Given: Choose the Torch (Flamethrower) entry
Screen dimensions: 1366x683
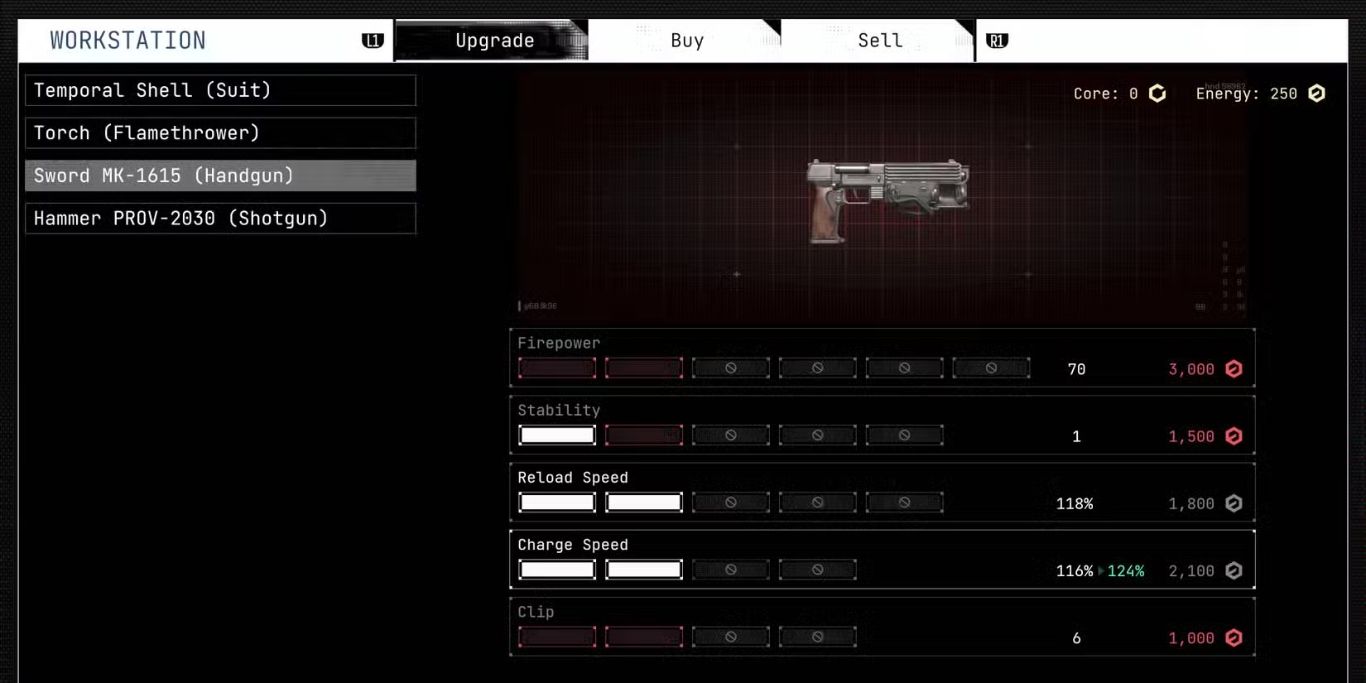Looking at the screenshot, I should [220, 133].
